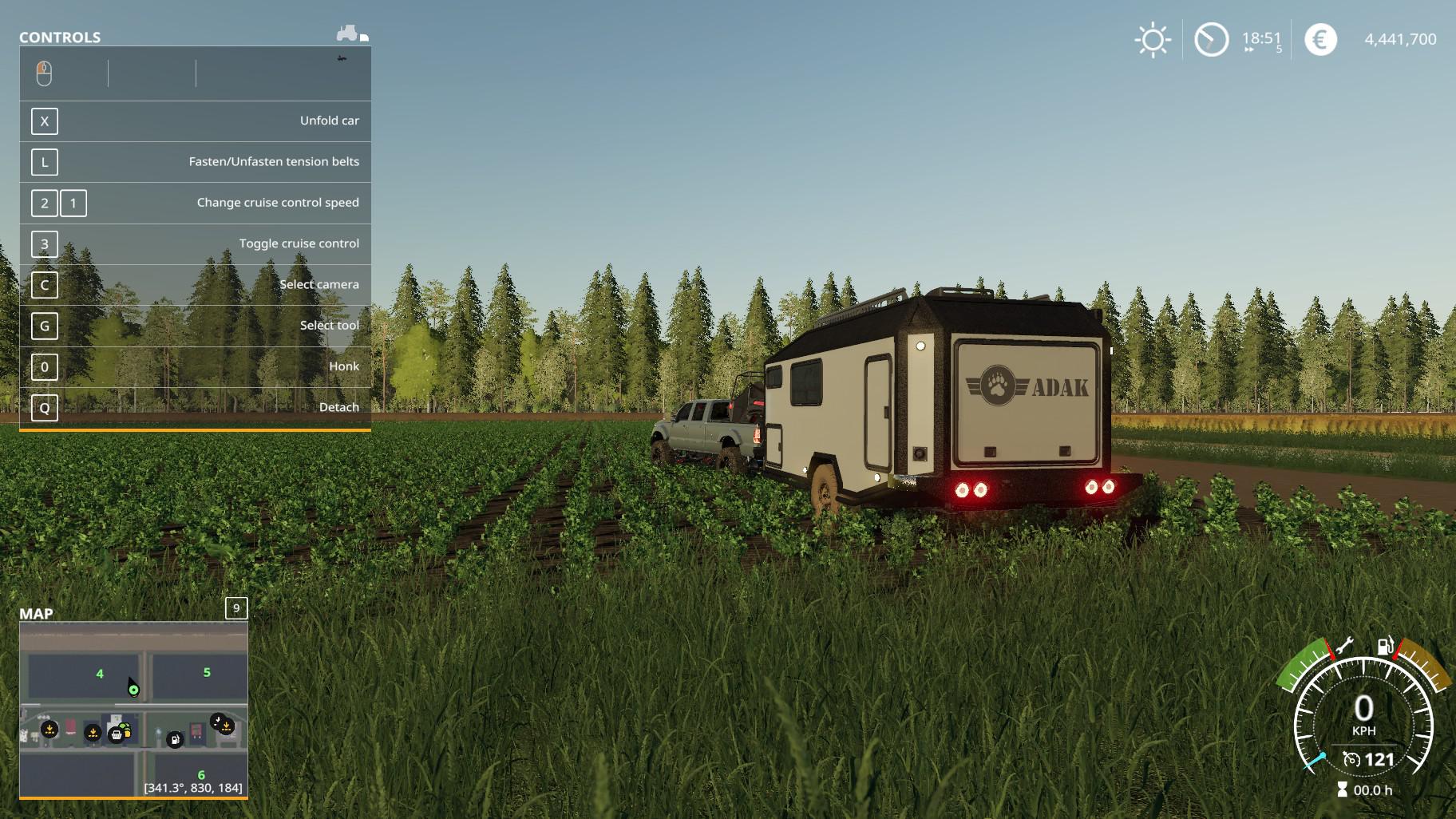Viewport: 1456px width, 819px height.
Task: Click the sun weather icon
Action: (x=1152, y=40)
